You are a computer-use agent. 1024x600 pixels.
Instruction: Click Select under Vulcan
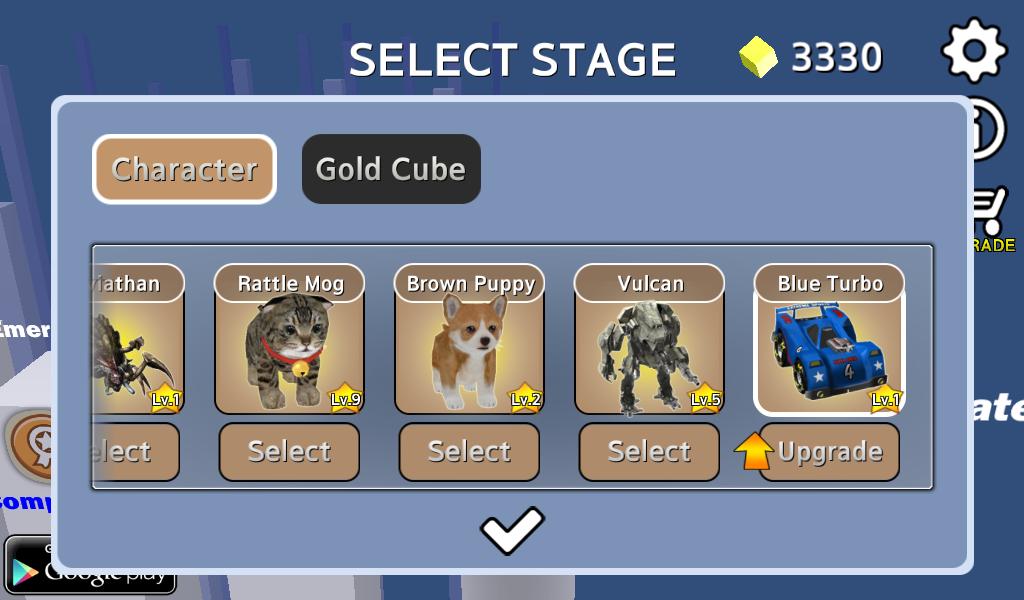649,452
